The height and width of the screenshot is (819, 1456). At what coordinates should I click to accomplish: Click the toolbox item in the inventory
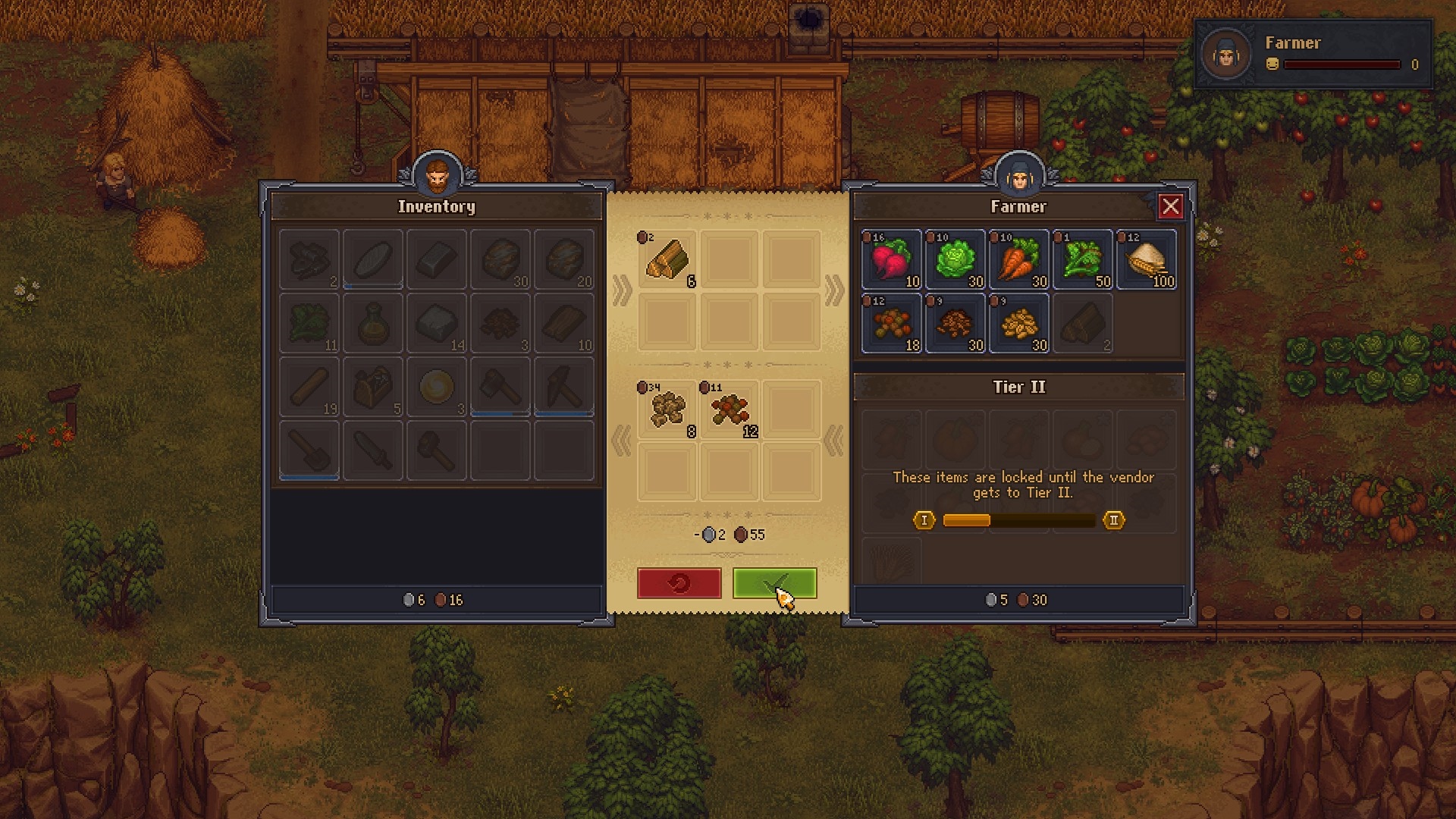pos(372,388)
